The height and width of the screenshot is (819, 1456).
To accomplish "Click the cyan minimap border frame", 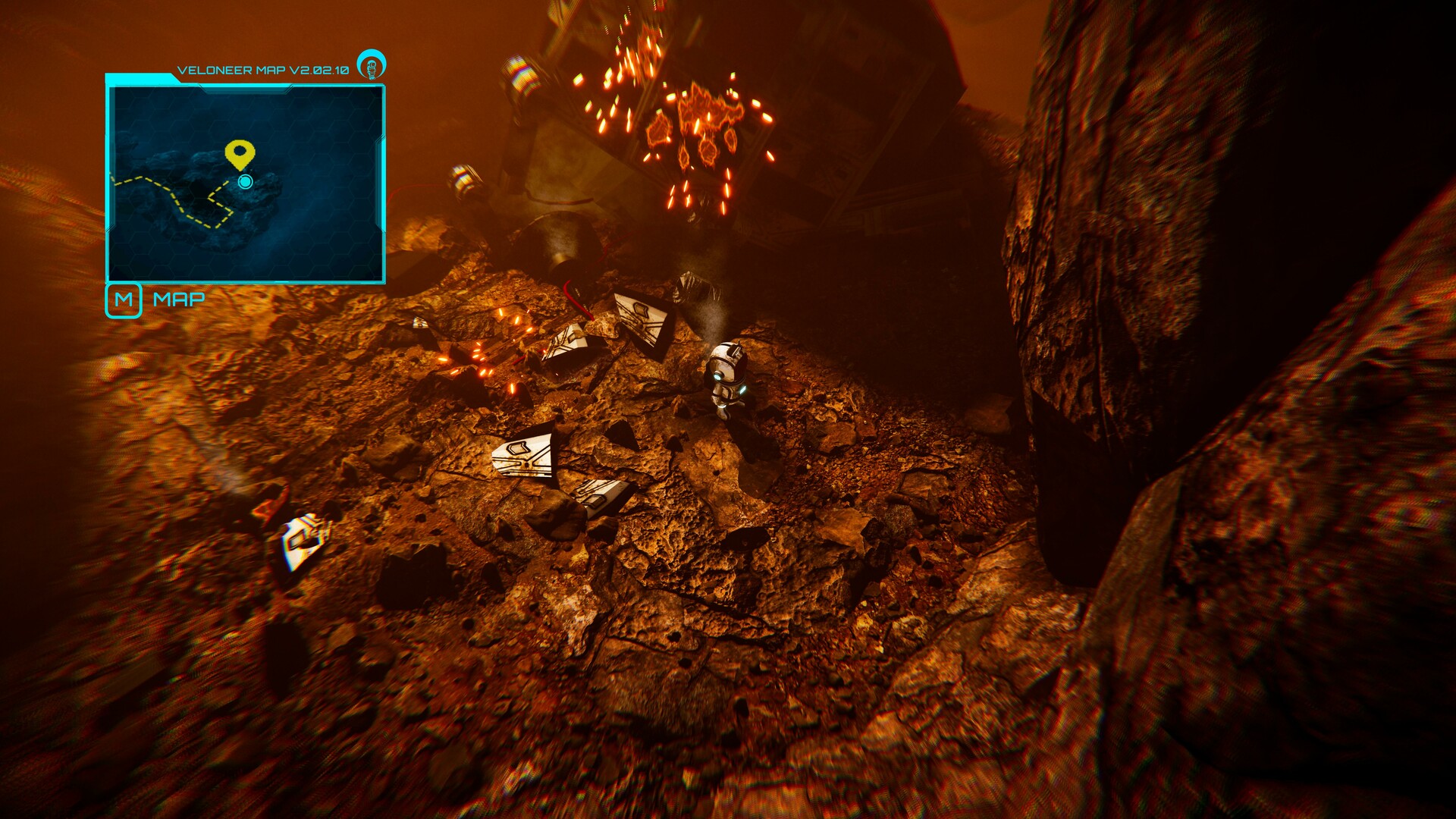I will (x=108, y=182).
